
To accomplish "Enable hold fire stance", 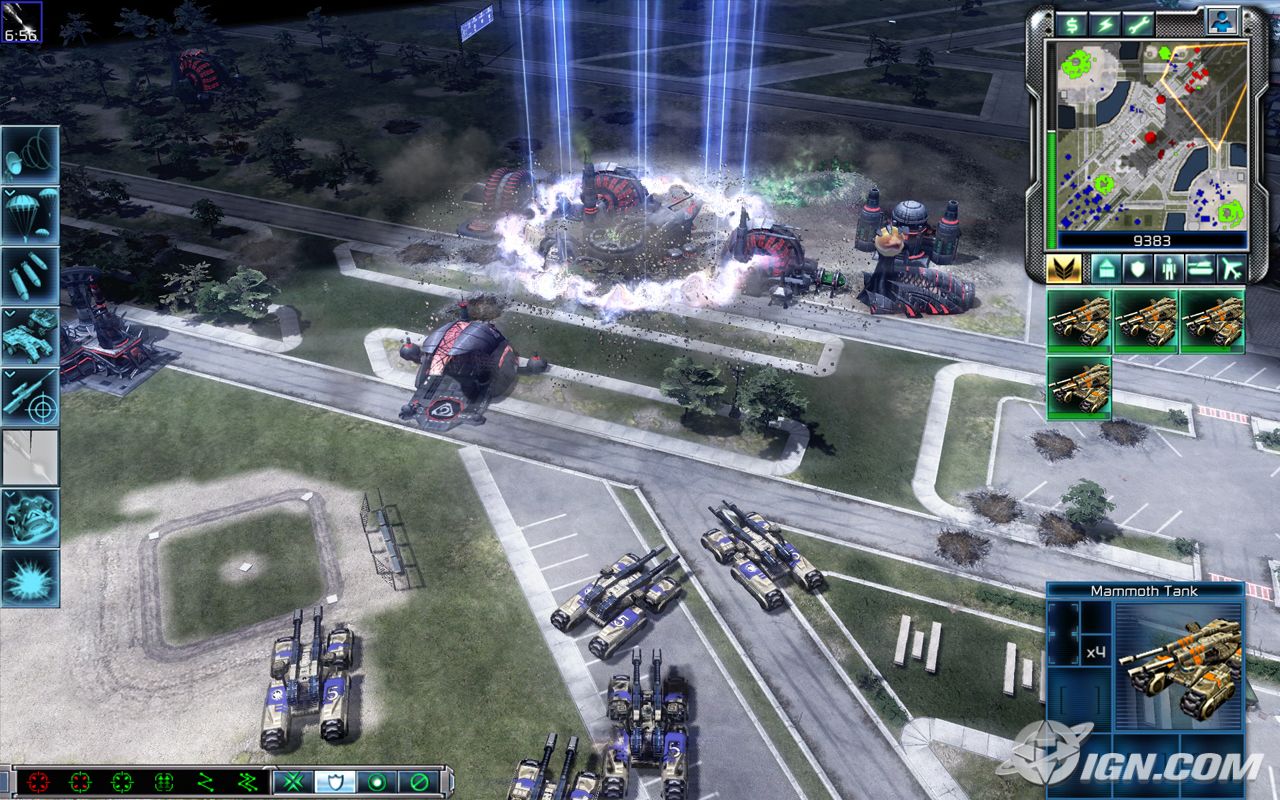I will click(417, 780).
